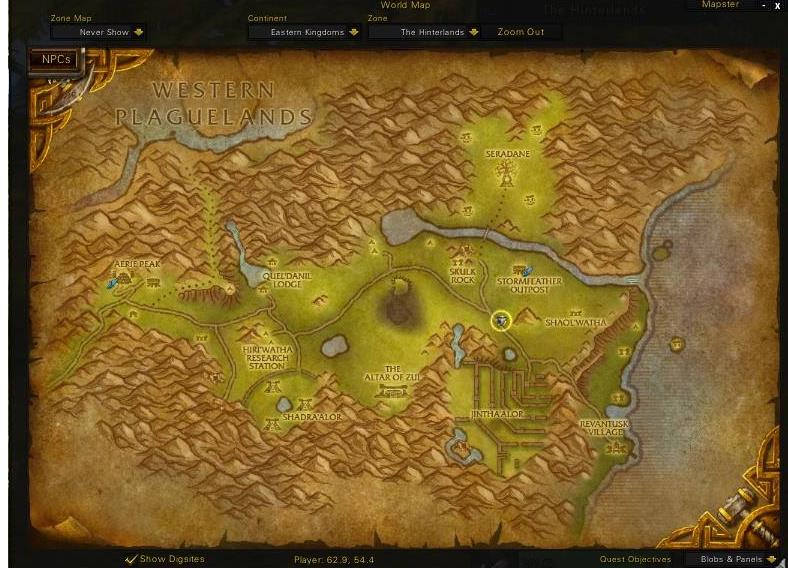Close the World Map window
Image resolution: width=788 pixels, height=568 pixels.
(x=777, y=6)
